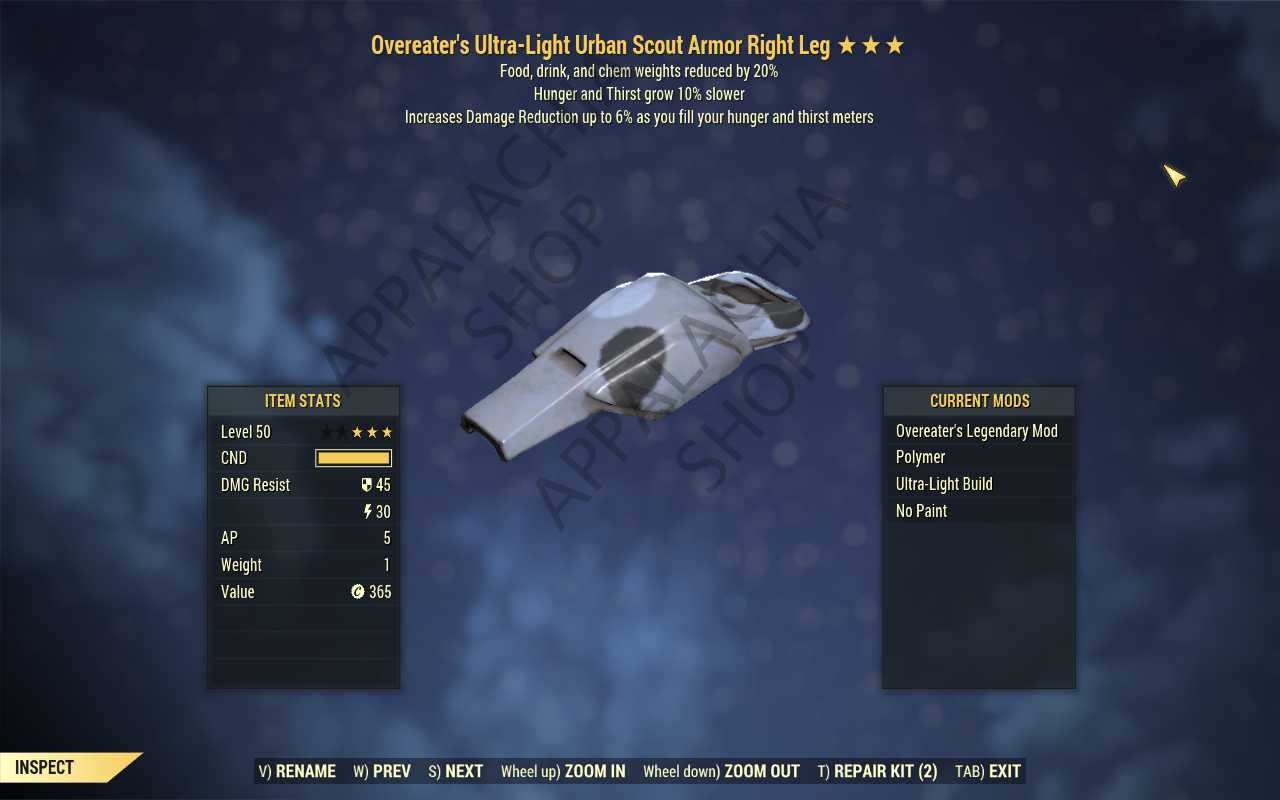
Task: Select the Overeater's Legendary Mod entry
Action: [x=978, y=430]
